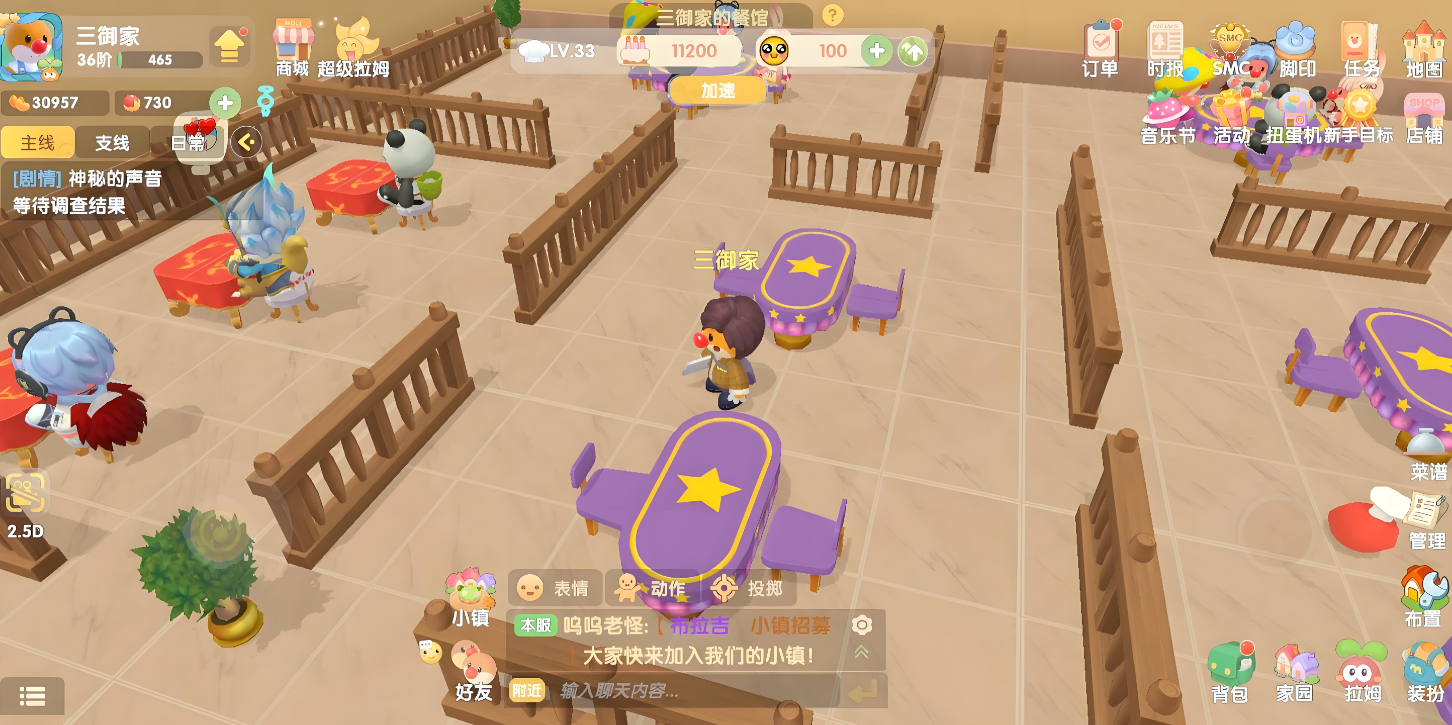The height and width of the screenshot is (725, 1452).
Task: Open restaurant 管理 management
Action: tap(1426, 520)
